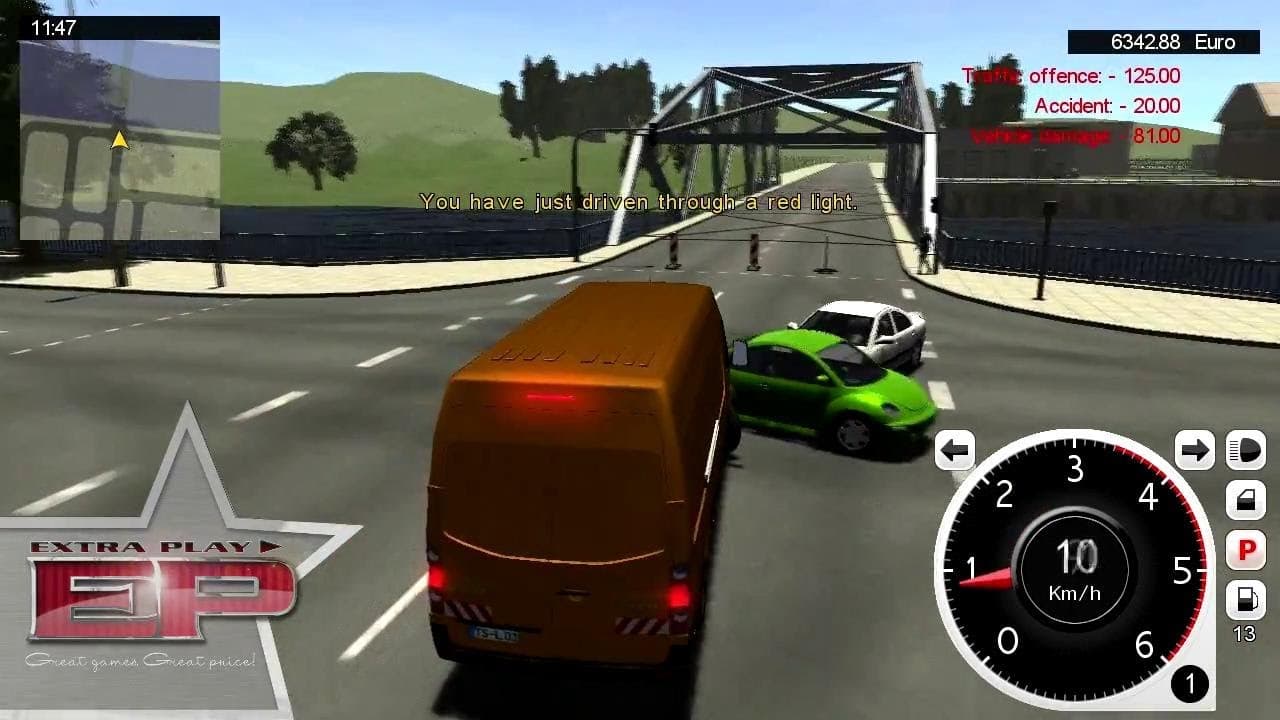The image size is (1280, 720).
Task: Activate the right turn signal arrow
Action: click(x=1194, y=450)
